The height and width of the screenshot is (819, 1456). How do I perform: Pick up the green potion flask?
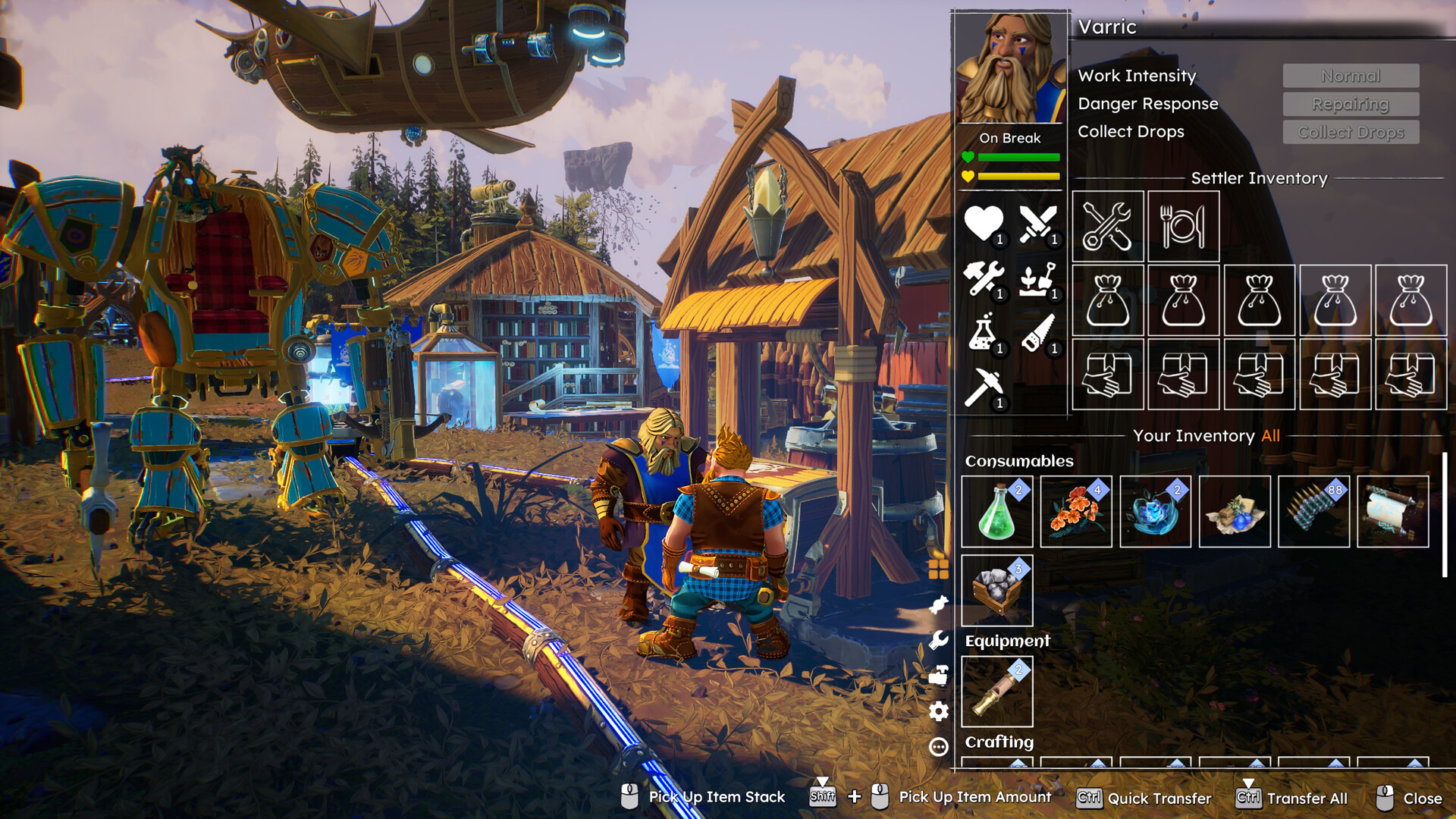(996, 512)
